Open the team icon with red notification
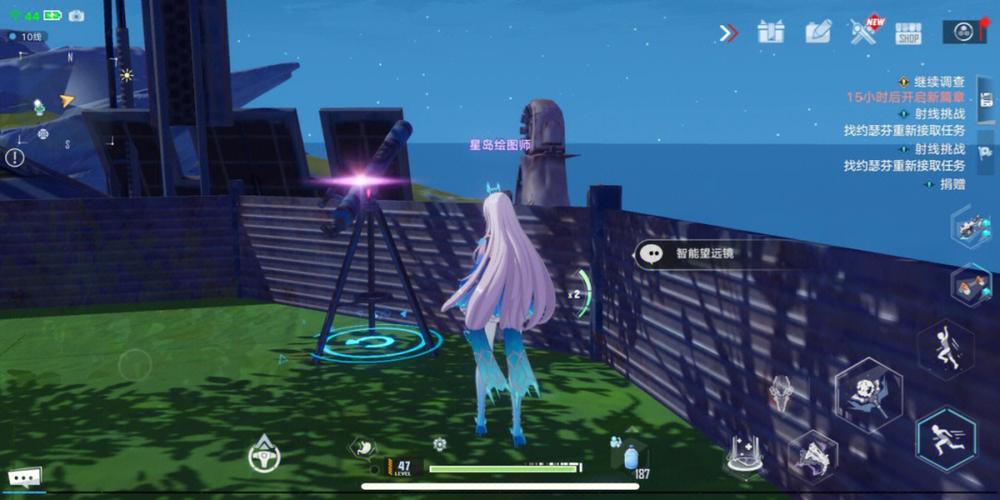Viewport: 1000px width, 500px height. pos(964,32)
